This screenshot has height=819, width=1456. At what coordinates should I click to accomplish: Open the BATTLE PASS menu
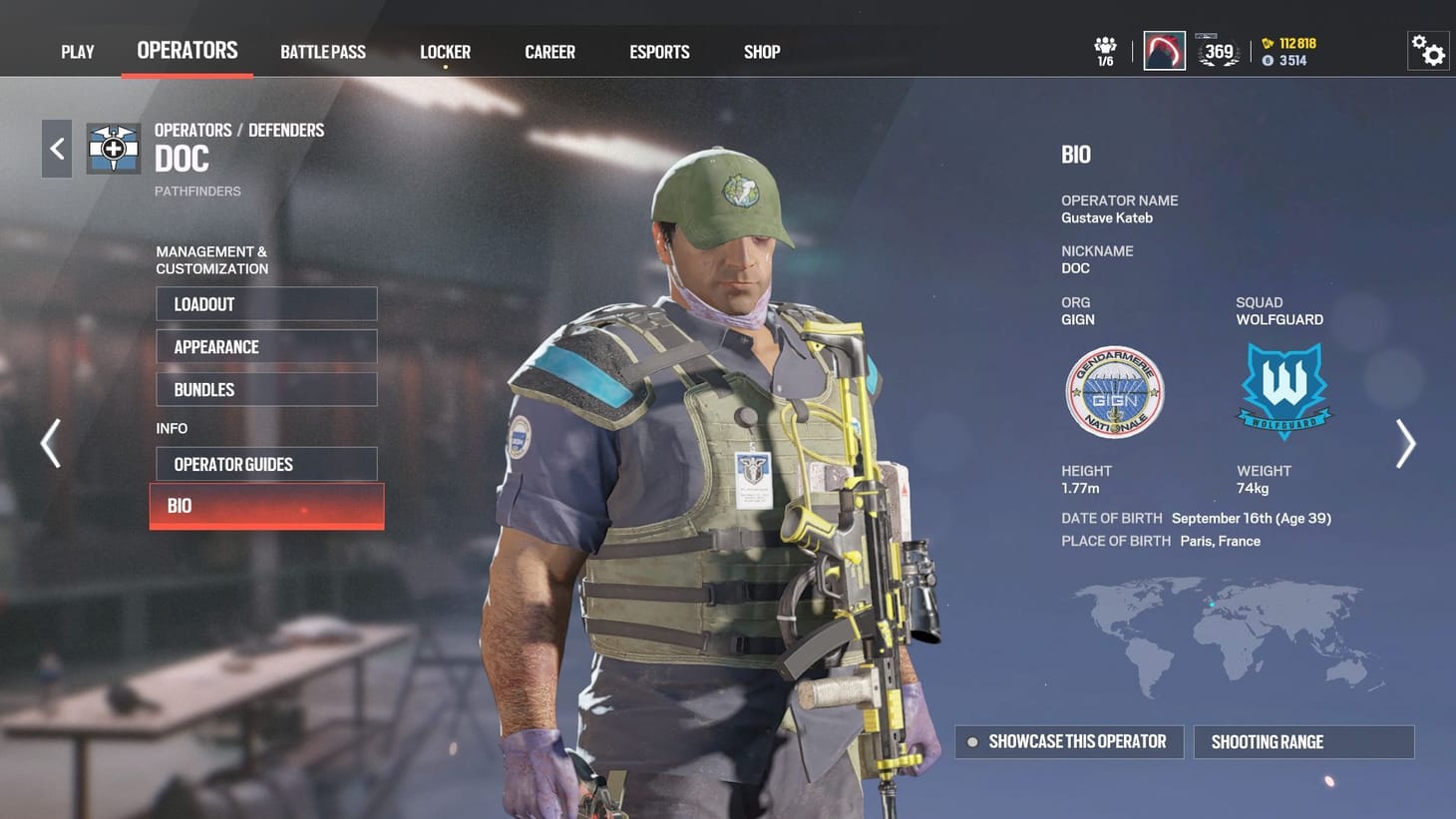[x=323, y=51]
